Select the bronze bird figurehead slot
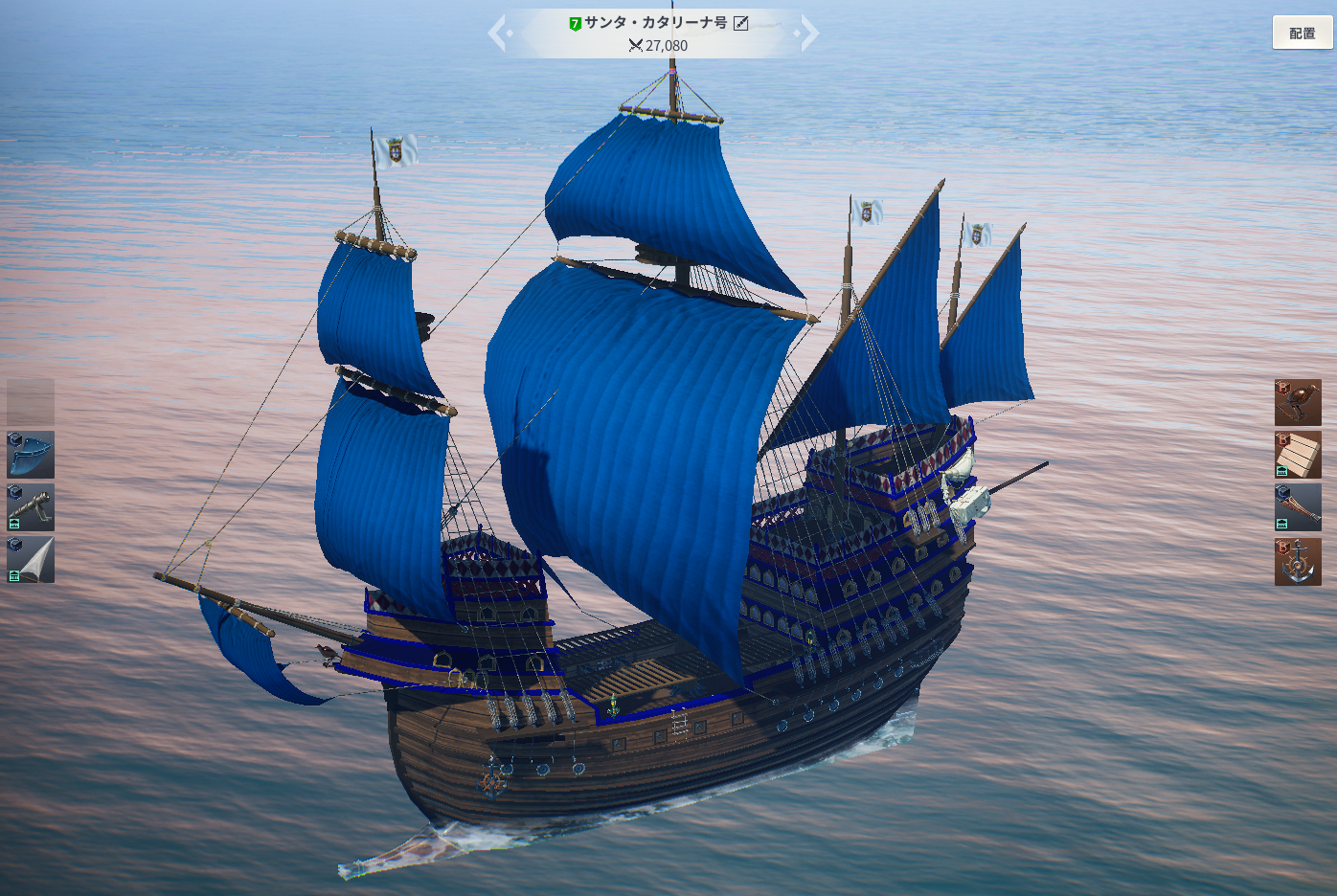 pos(1298,403)
